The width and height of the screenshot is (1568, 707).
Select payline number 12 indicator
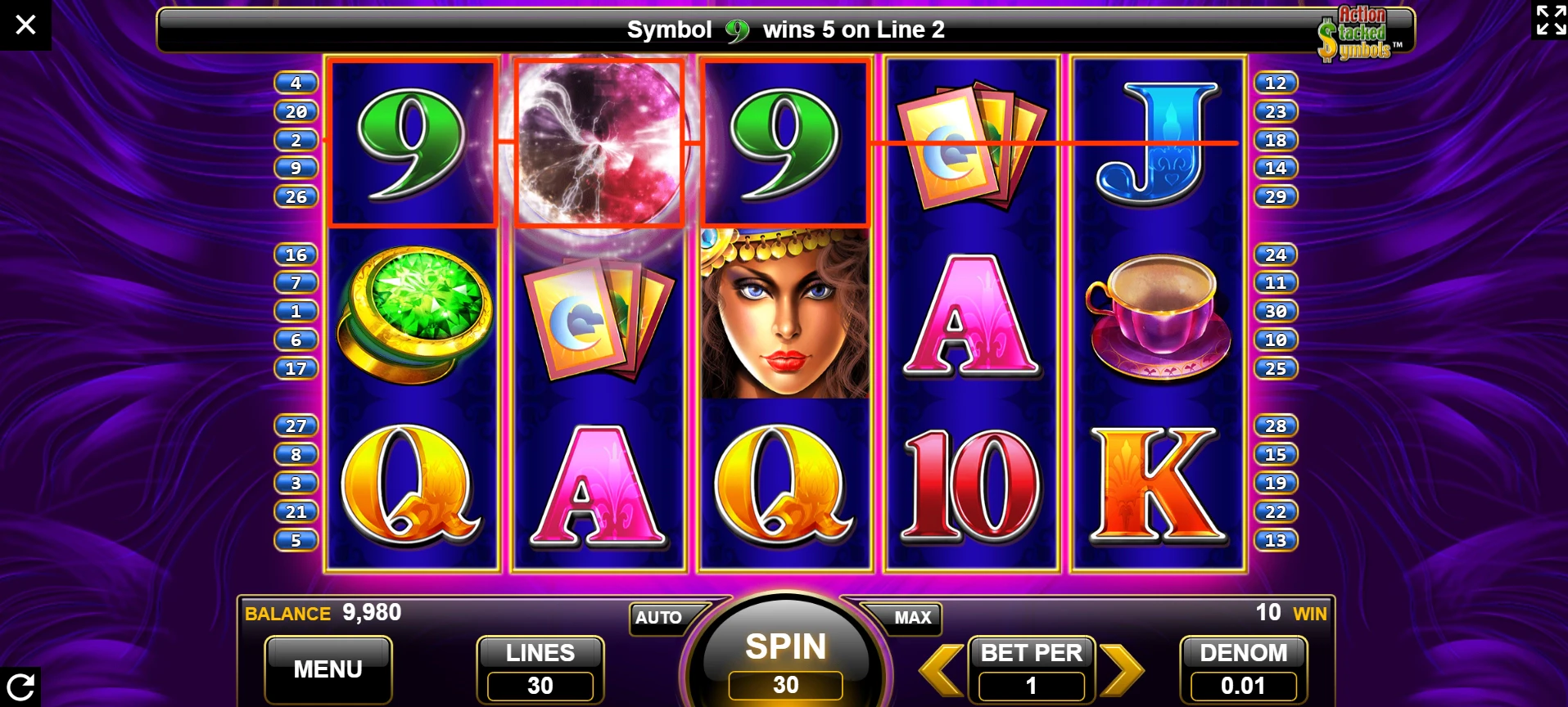[1275, 83]
